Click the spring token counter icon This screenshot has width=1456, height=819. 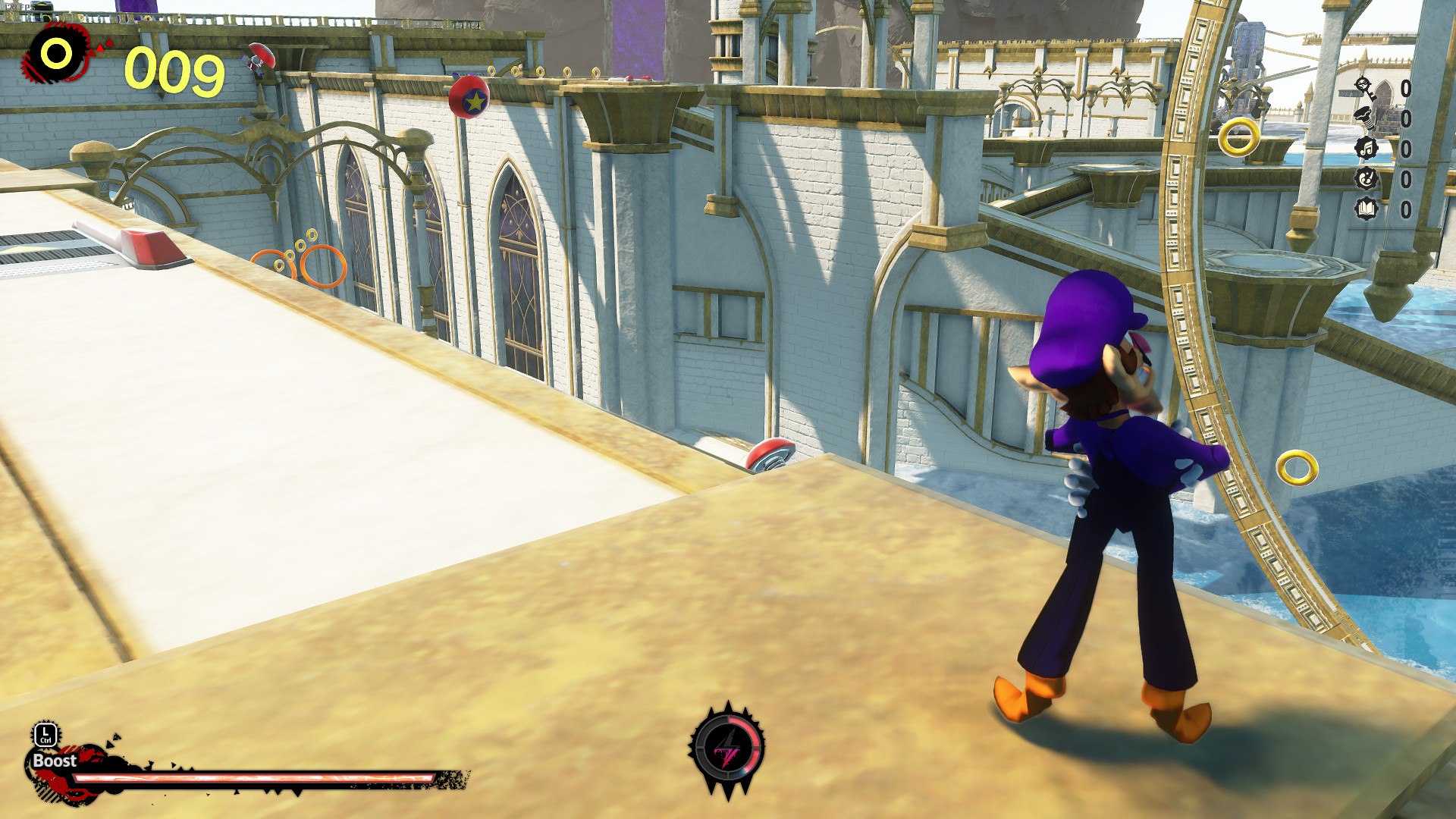[1363, 118]
